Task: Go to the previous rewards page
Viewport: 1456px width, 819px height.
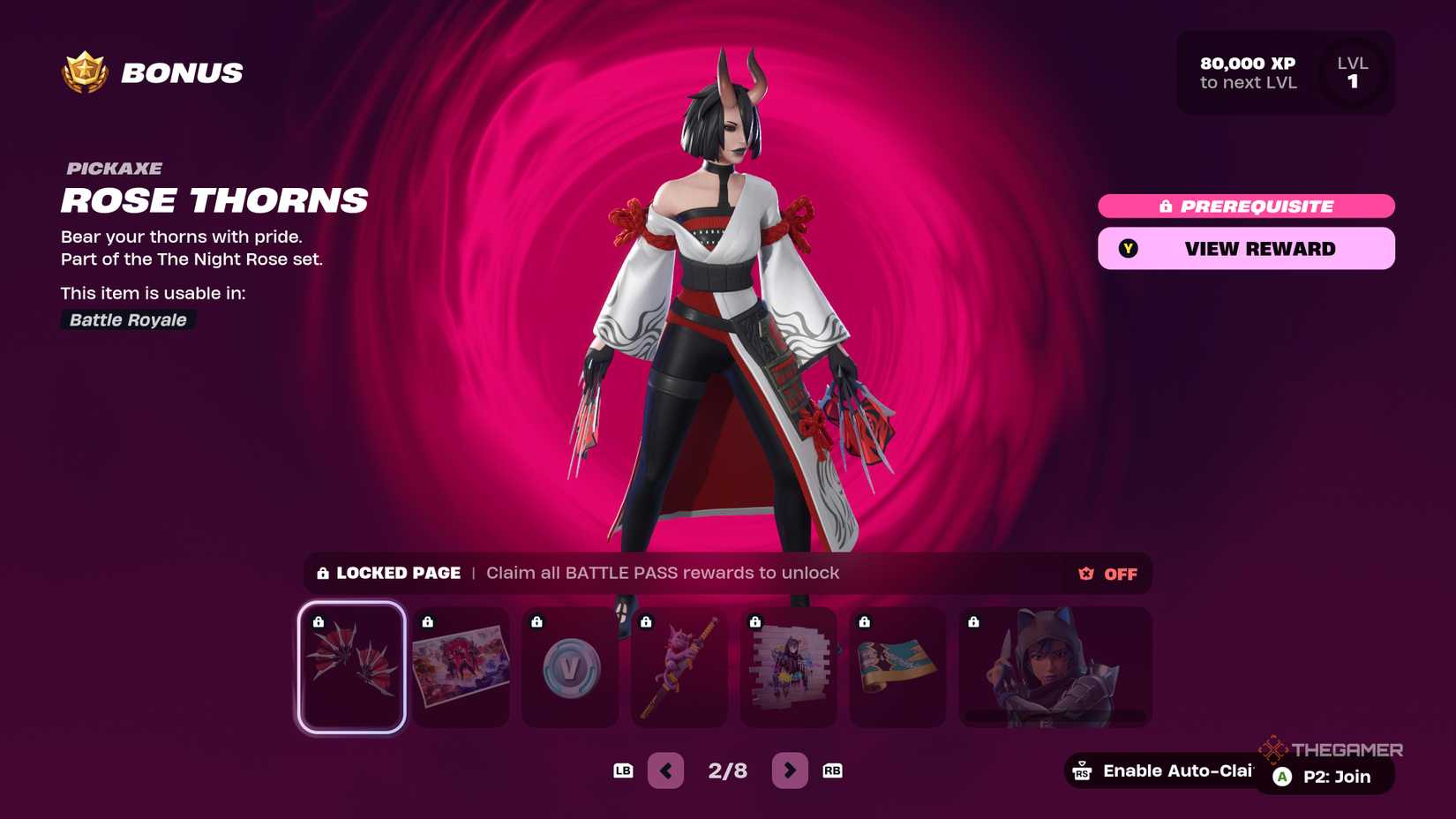Action: [666, 770]
